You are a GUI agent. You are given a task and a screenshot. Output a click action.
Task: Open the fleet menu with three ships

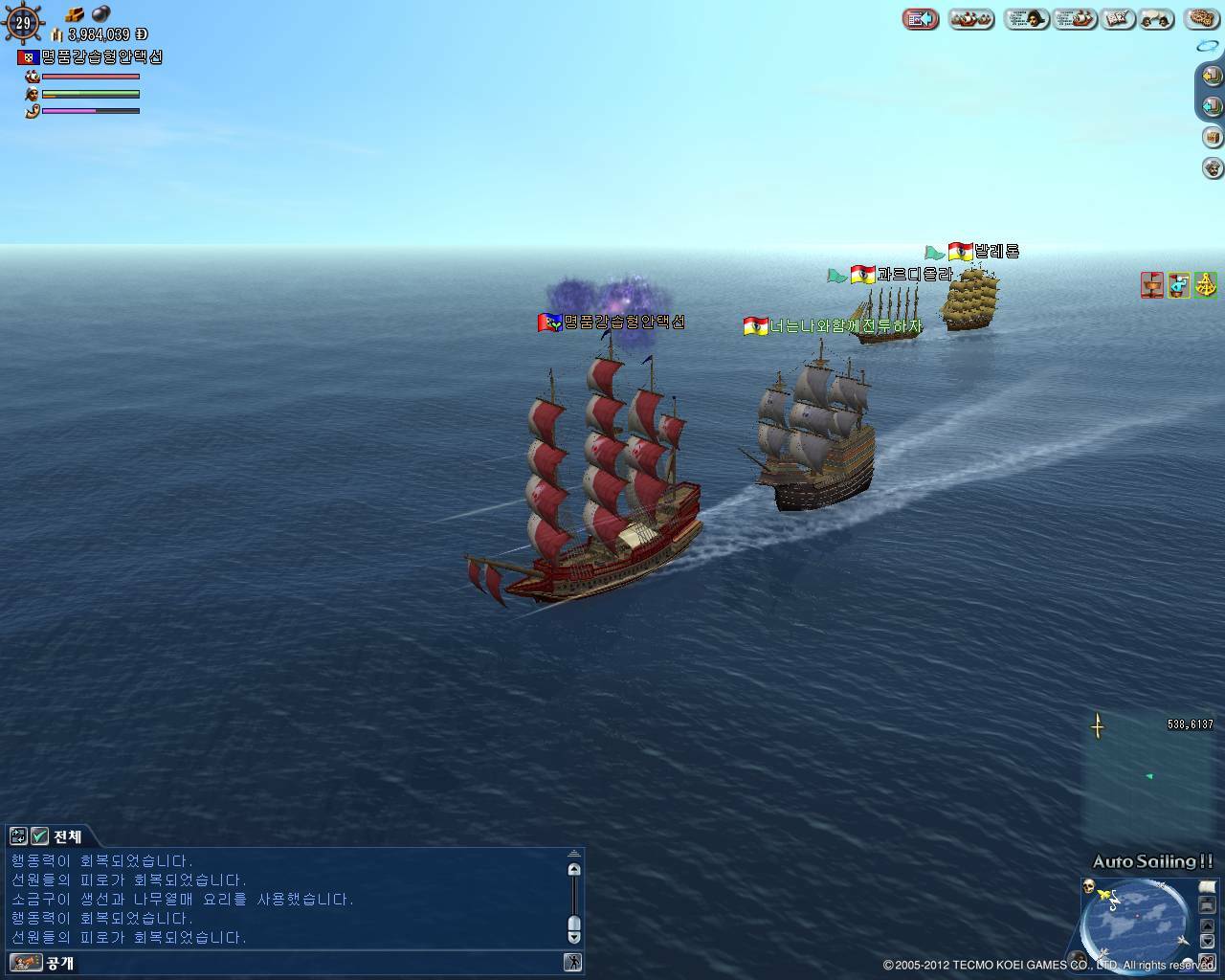point(971,19)
